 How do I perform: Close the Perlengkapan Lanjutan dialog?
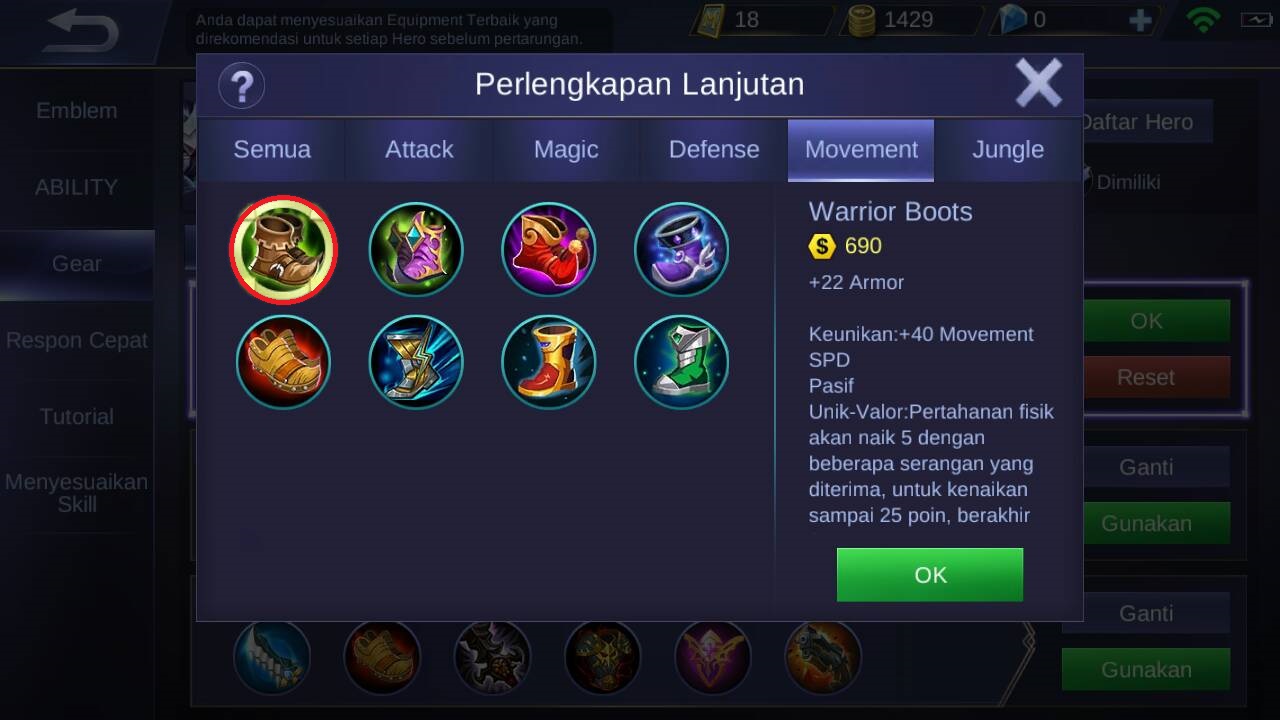coord(1038,83)
